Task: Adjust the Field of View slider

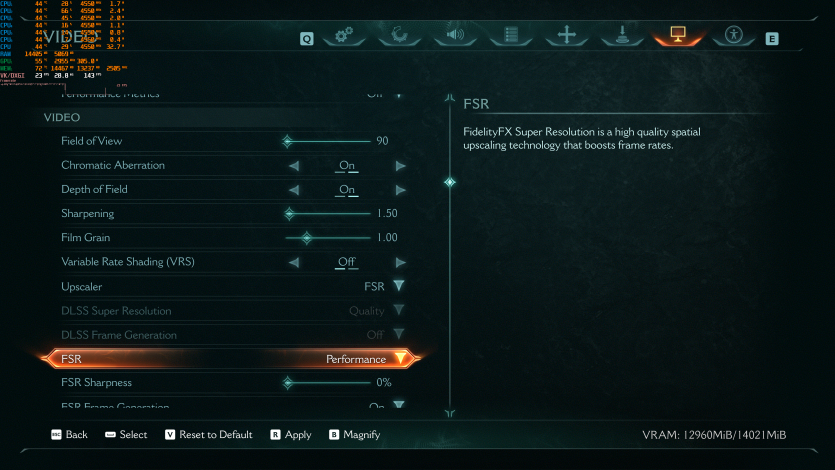Action: pyautogui.click(x=288, y=141)
